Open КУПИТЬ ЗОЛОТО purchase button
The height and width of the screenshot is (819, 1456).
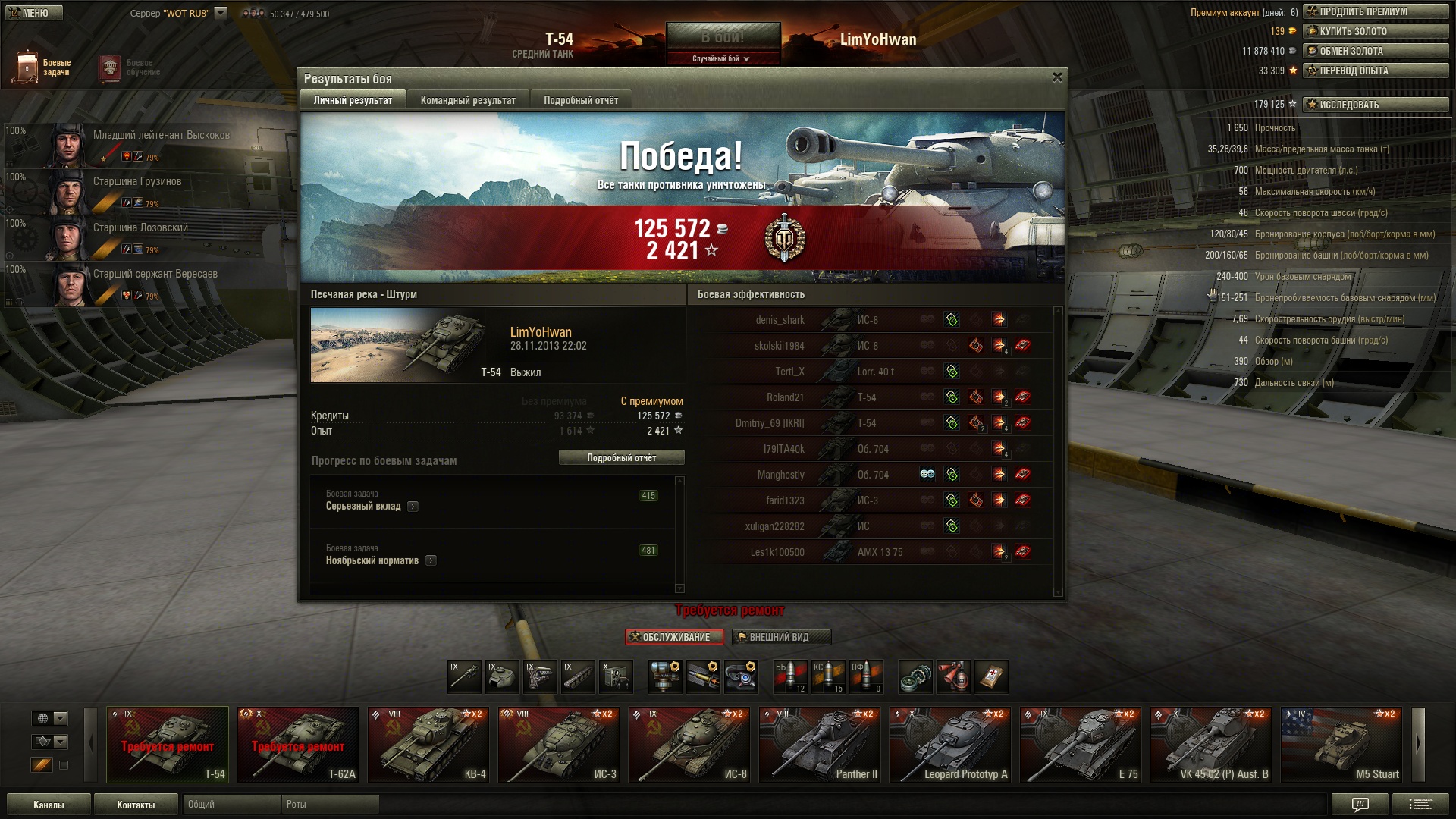coord(1375,31)
